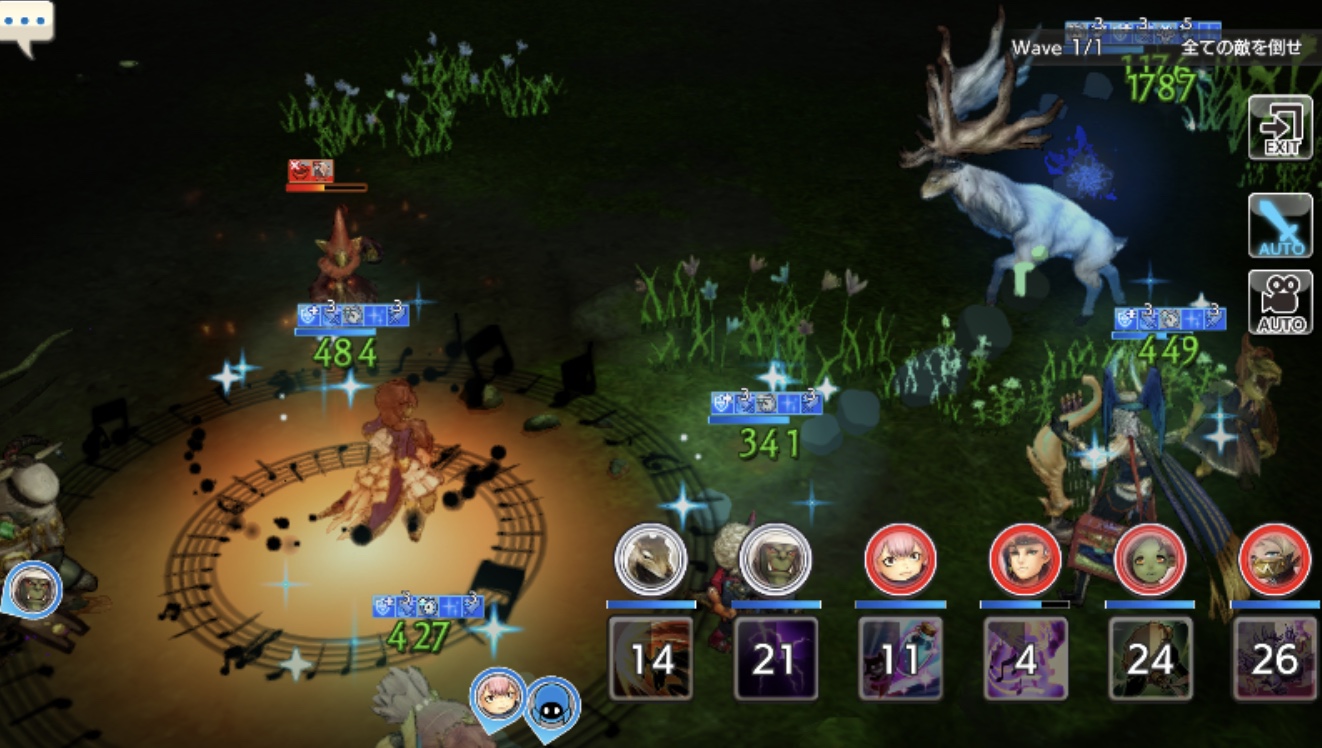Select the wolf beast character portrait
1322x748 pixels.
[x=650, y=559]
